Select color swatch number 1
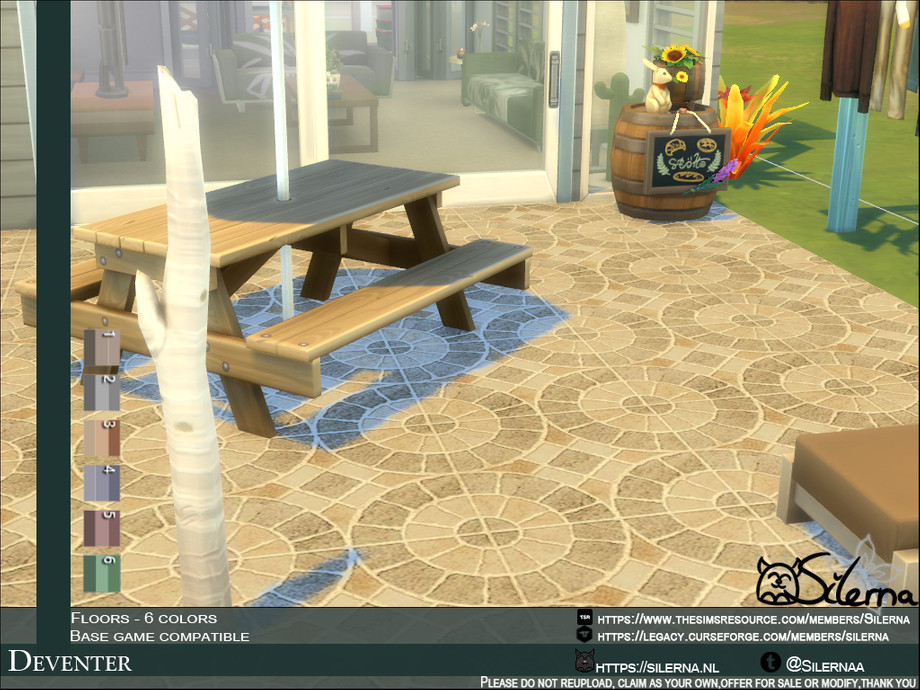The height and width of the screenshot is (690, 920). pyautogui.click(x=101, y=349)
